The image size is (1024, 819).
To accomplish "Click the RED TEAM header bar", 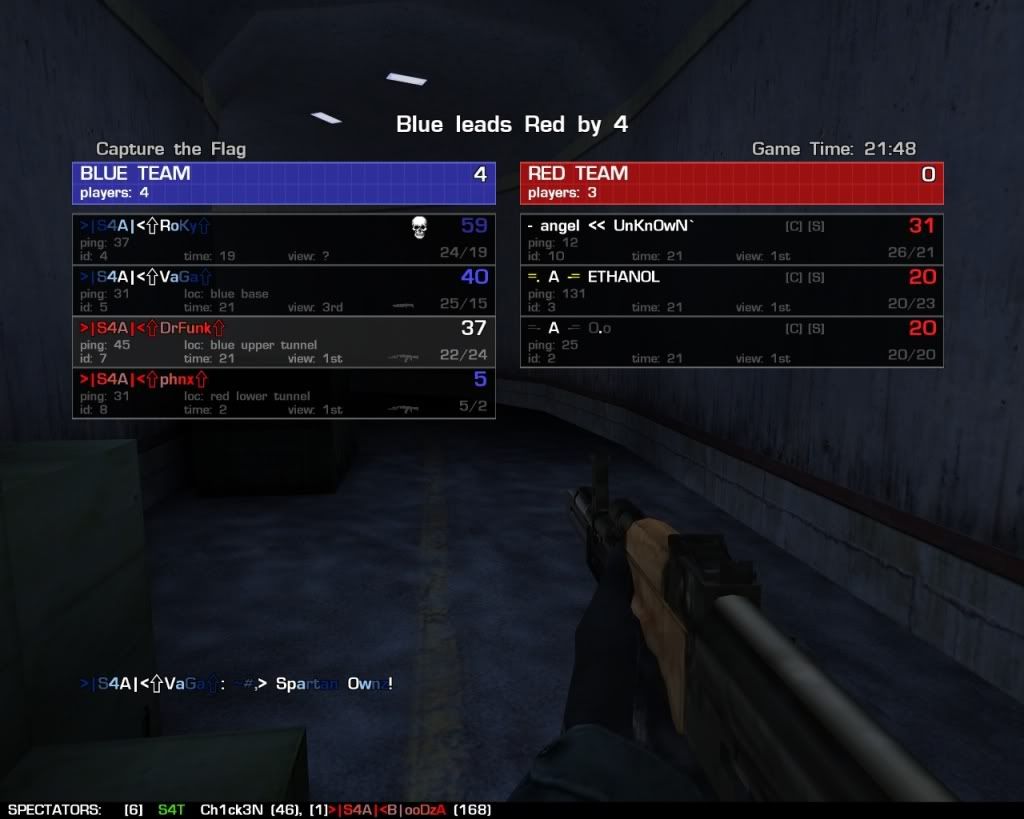I will click(731, 182).
